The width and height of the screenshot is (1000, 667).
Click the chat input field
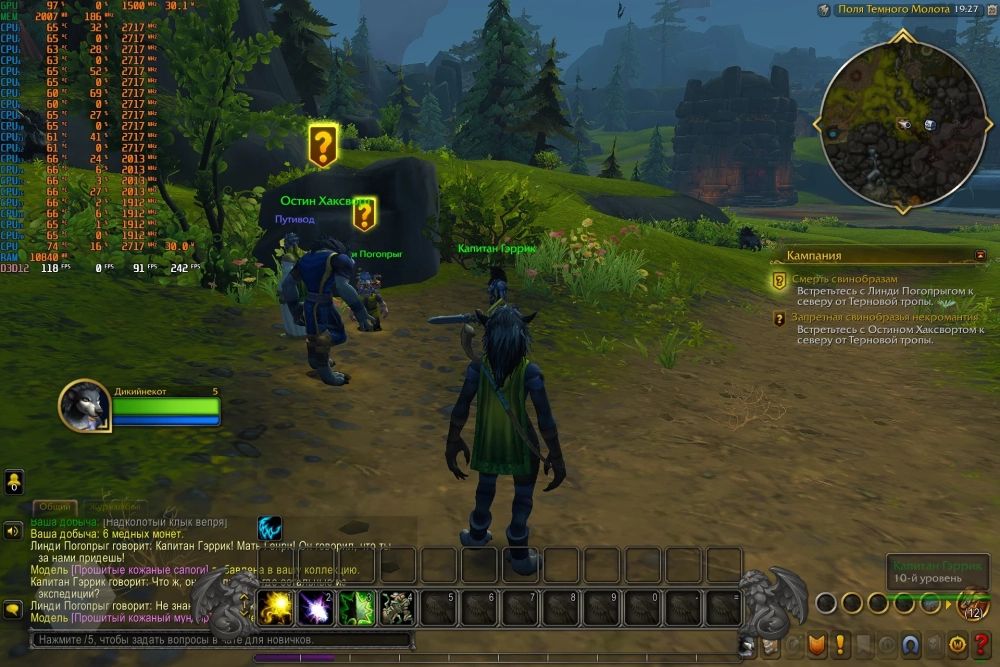coord(220,640)
